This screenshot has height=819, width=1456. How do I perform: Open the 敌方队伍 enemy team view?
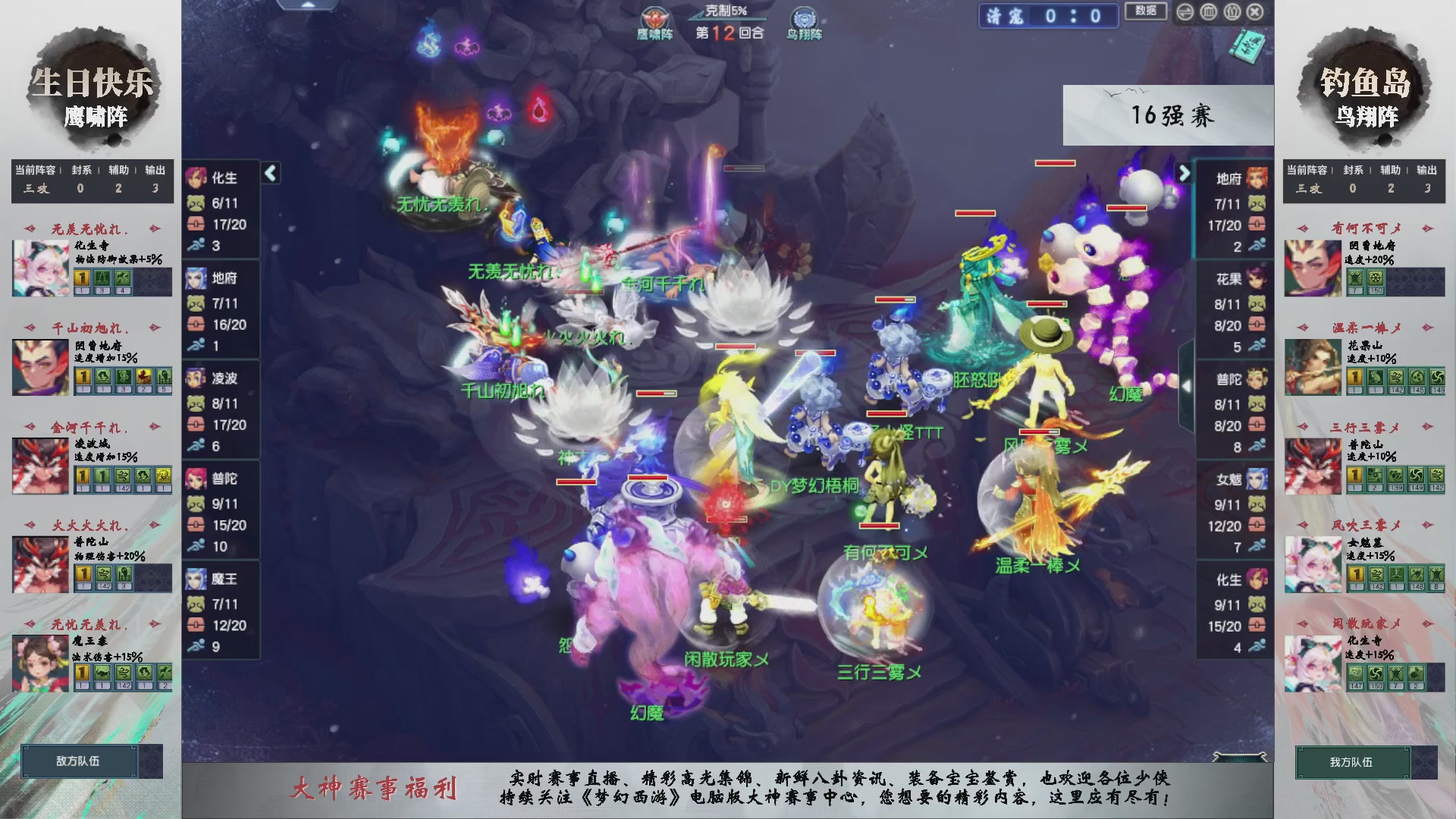[x=80, y=762]
